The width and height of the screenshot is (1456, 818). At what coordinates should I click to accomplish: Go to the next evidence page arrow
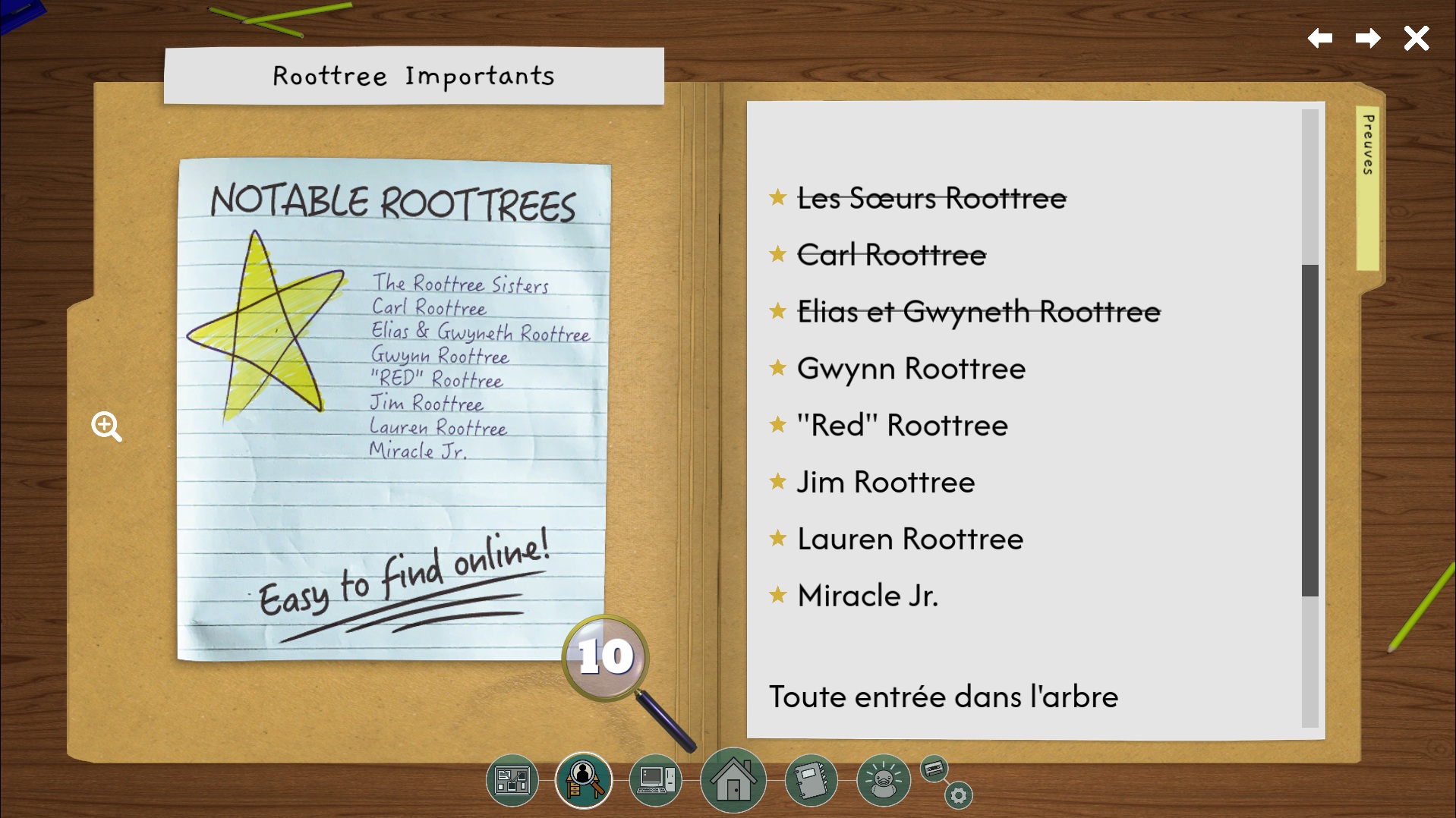coord(1368,38)
